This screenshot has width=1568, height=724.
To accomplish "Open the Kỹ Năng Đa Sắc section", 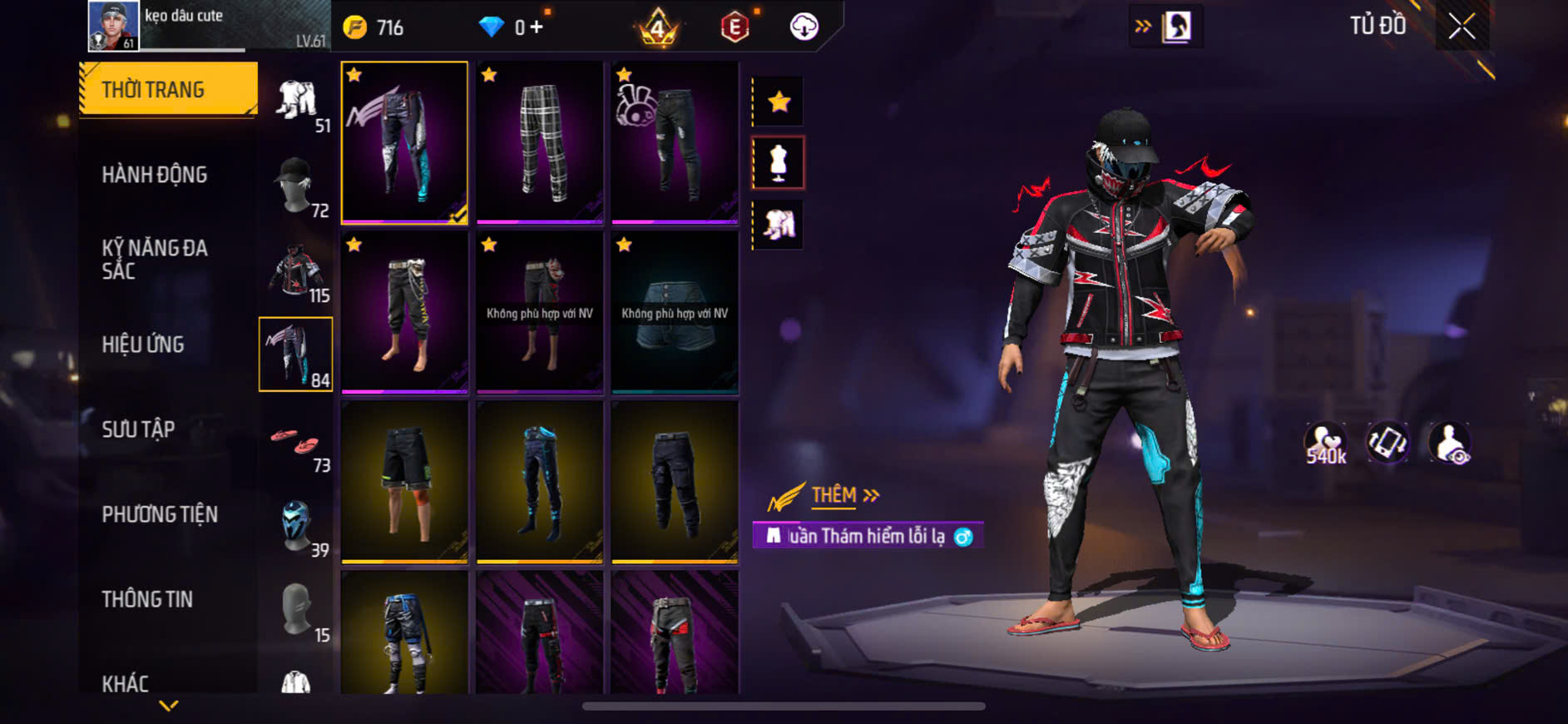I will coord(155,259).
